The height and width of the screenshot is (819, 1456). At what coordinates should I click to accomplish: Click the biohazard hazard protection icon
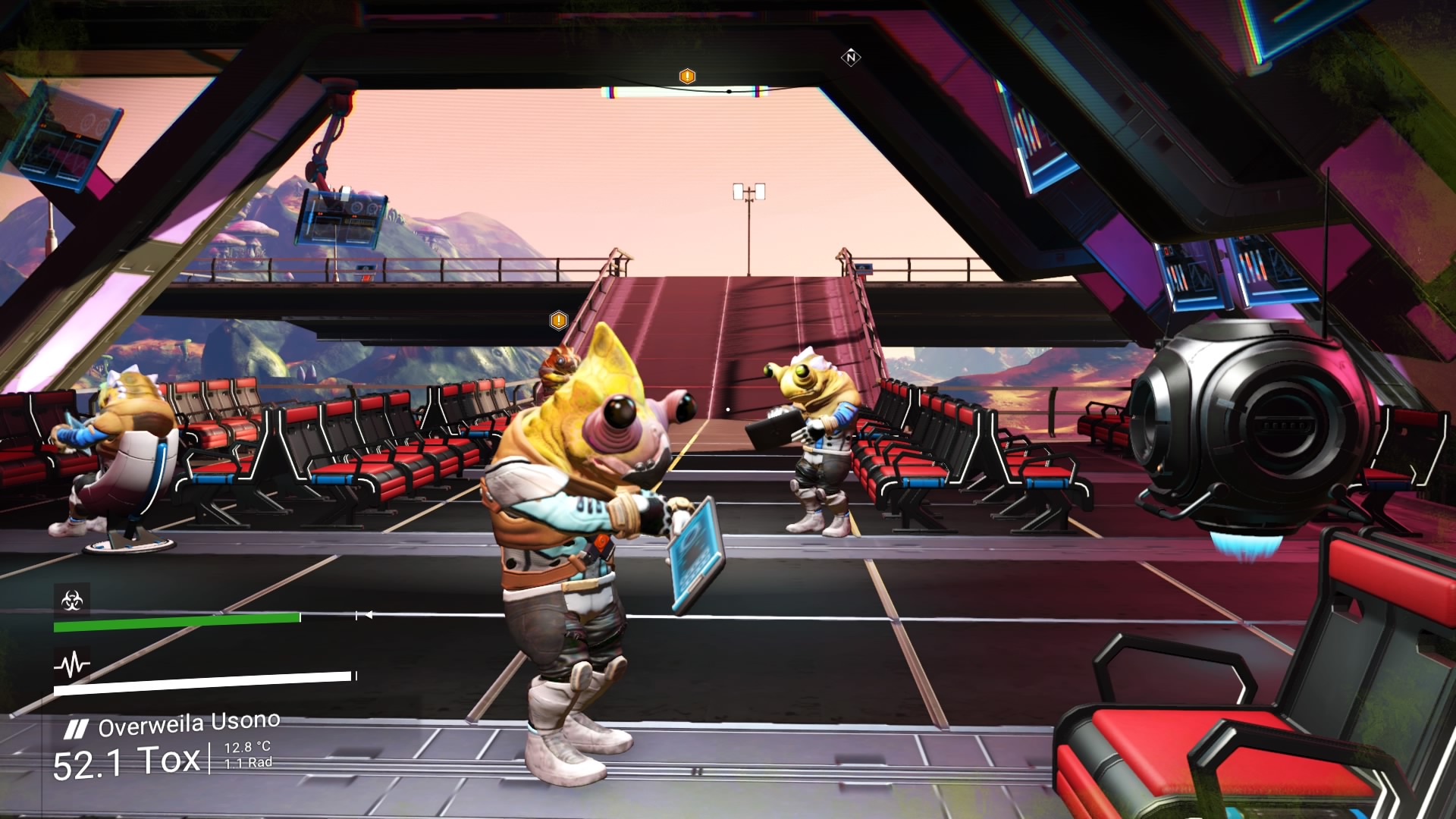(x=72, y=601)
